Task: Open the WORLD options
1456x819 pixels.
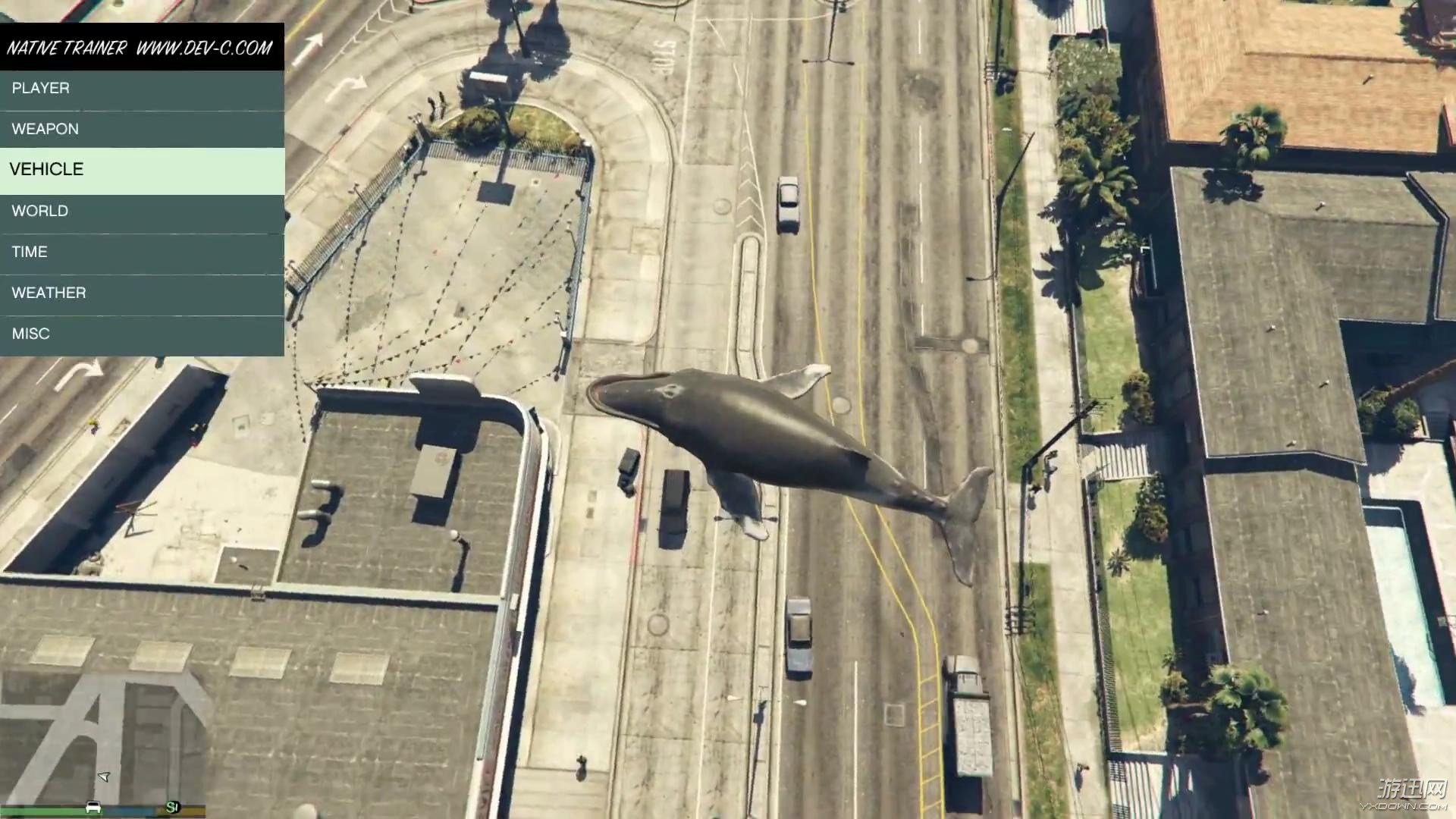Action: (142, 212)
